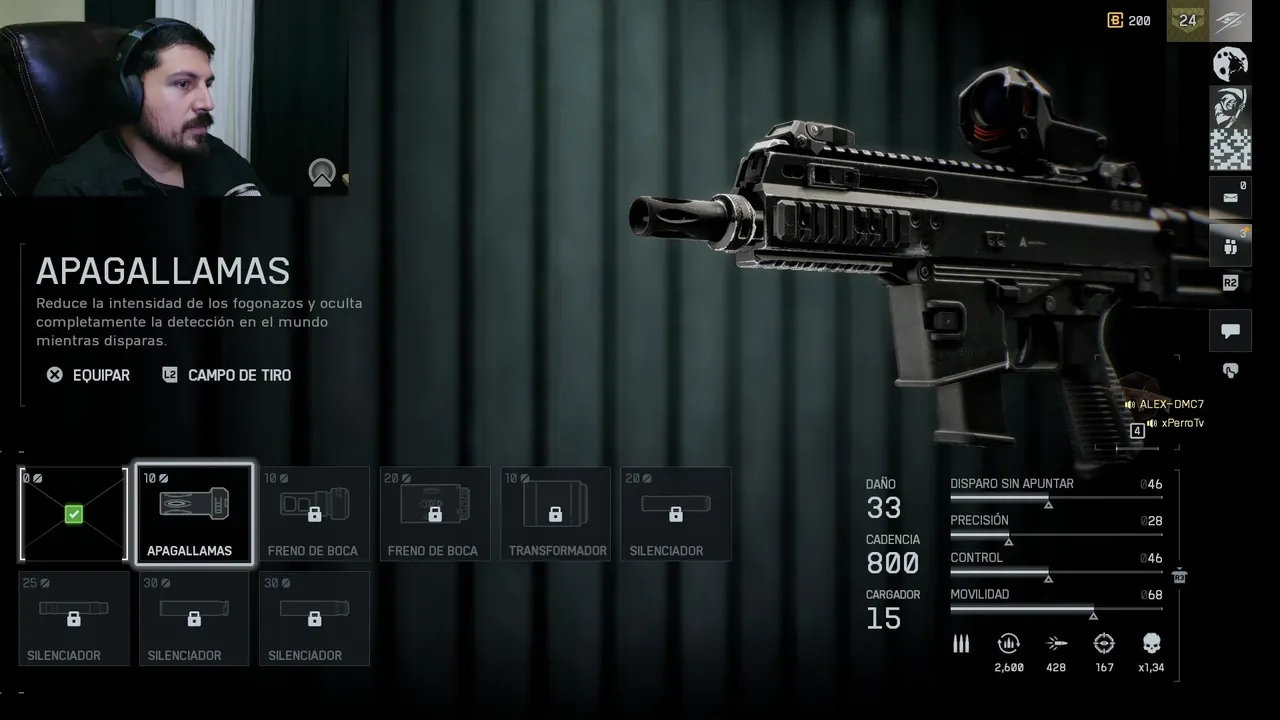The width and height of the screenshot is (1280, 720).
Task: Open the mail envelope inbox icon
Action: [1230, 197]
